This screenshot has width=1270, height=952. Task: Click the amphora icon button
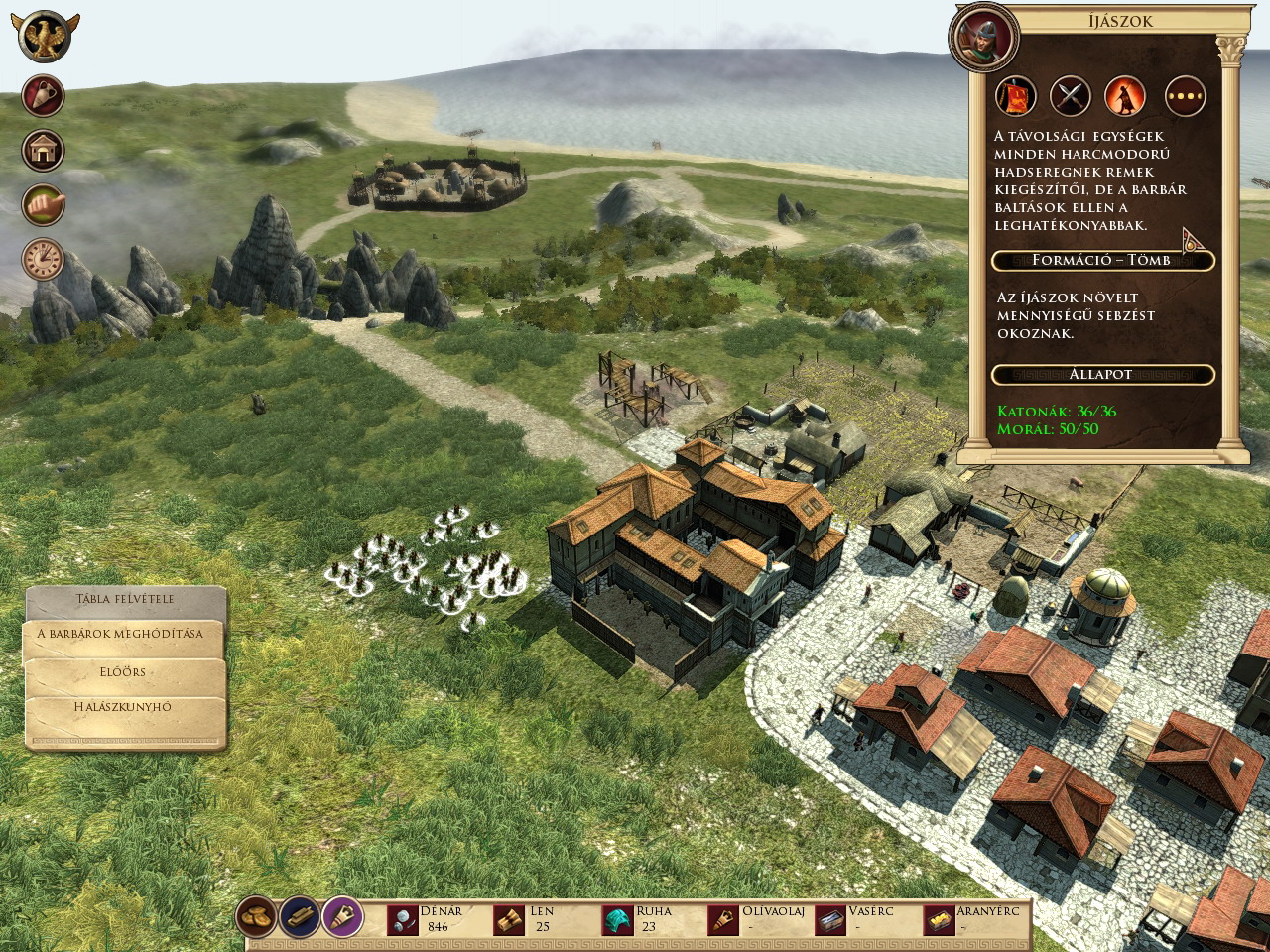(44, 96)
